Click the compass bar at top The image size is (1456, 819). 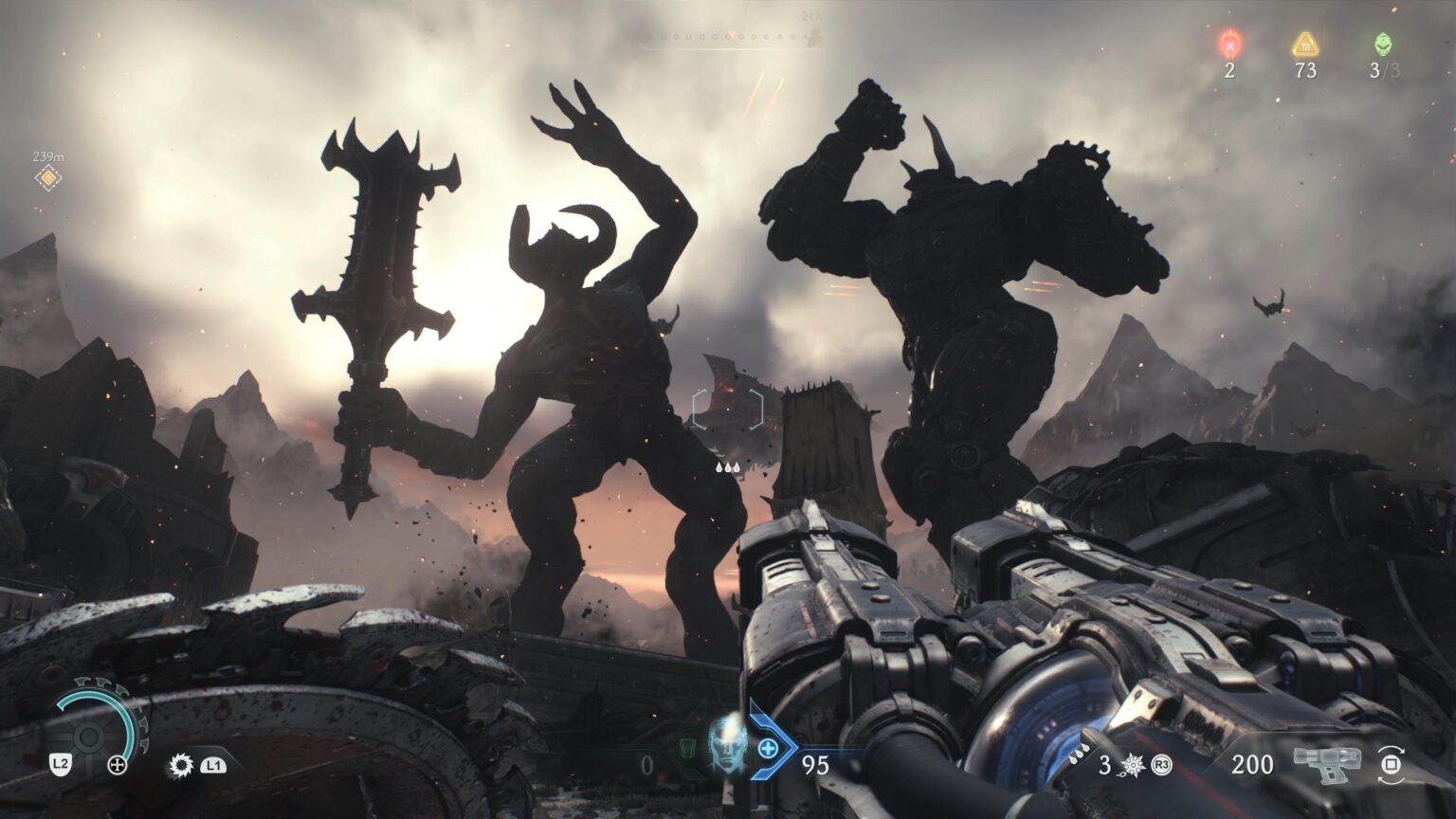coord(728,40)
